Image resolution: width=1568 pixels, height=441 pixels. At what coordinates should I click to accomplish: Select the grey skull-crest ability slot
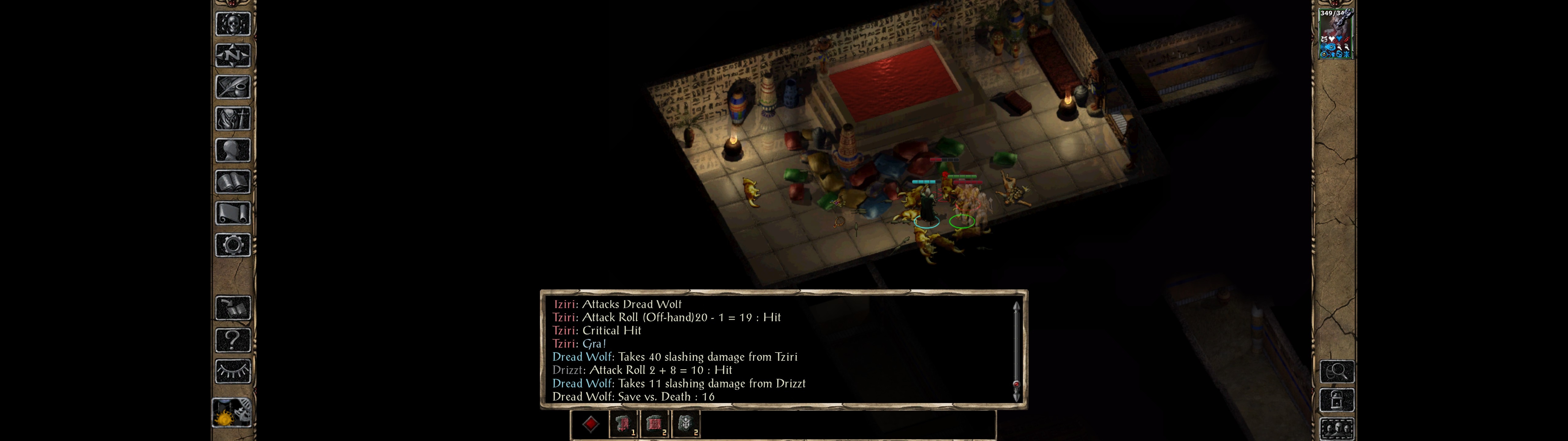pyautogui.click(x=686, y=424)
